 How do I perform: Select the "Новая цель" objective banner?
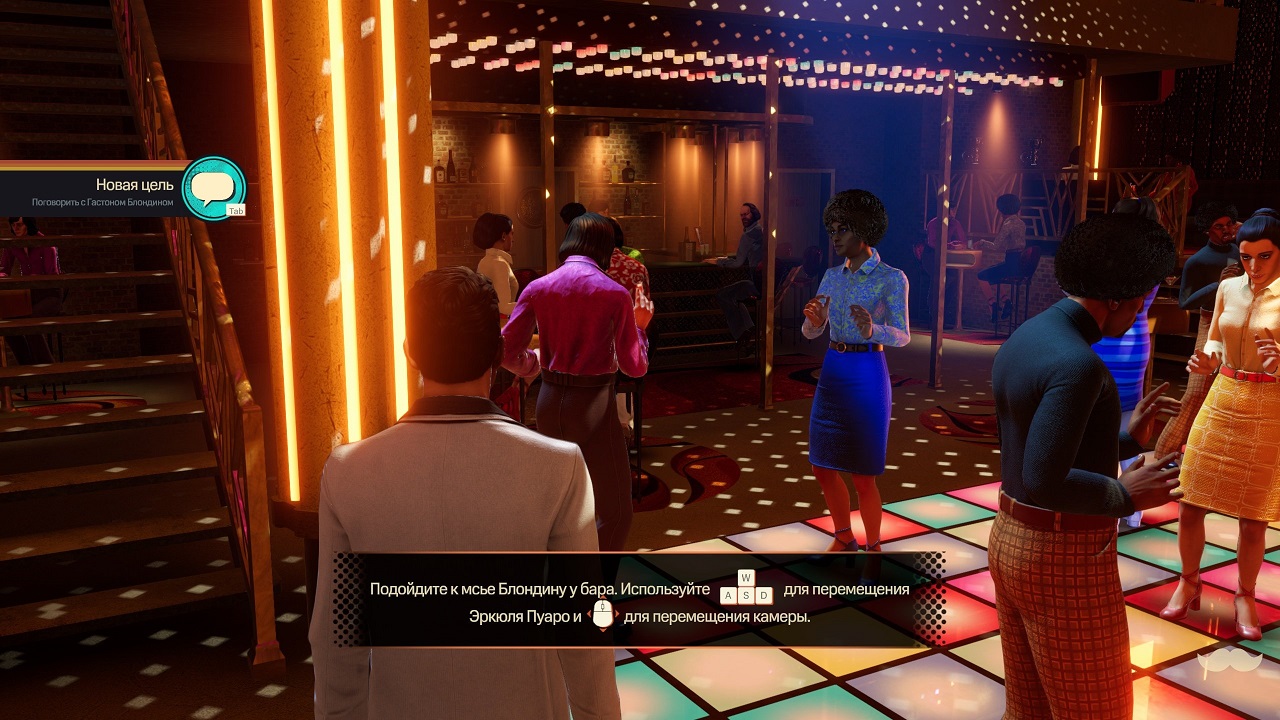(x=100, y=190)
